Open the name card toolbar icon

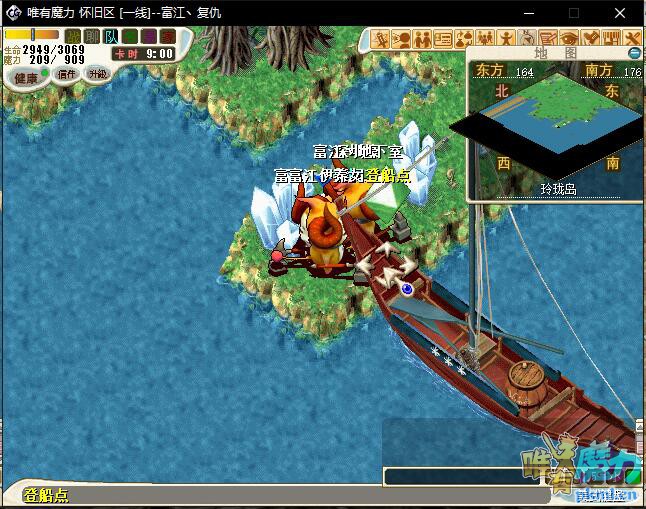443,39
